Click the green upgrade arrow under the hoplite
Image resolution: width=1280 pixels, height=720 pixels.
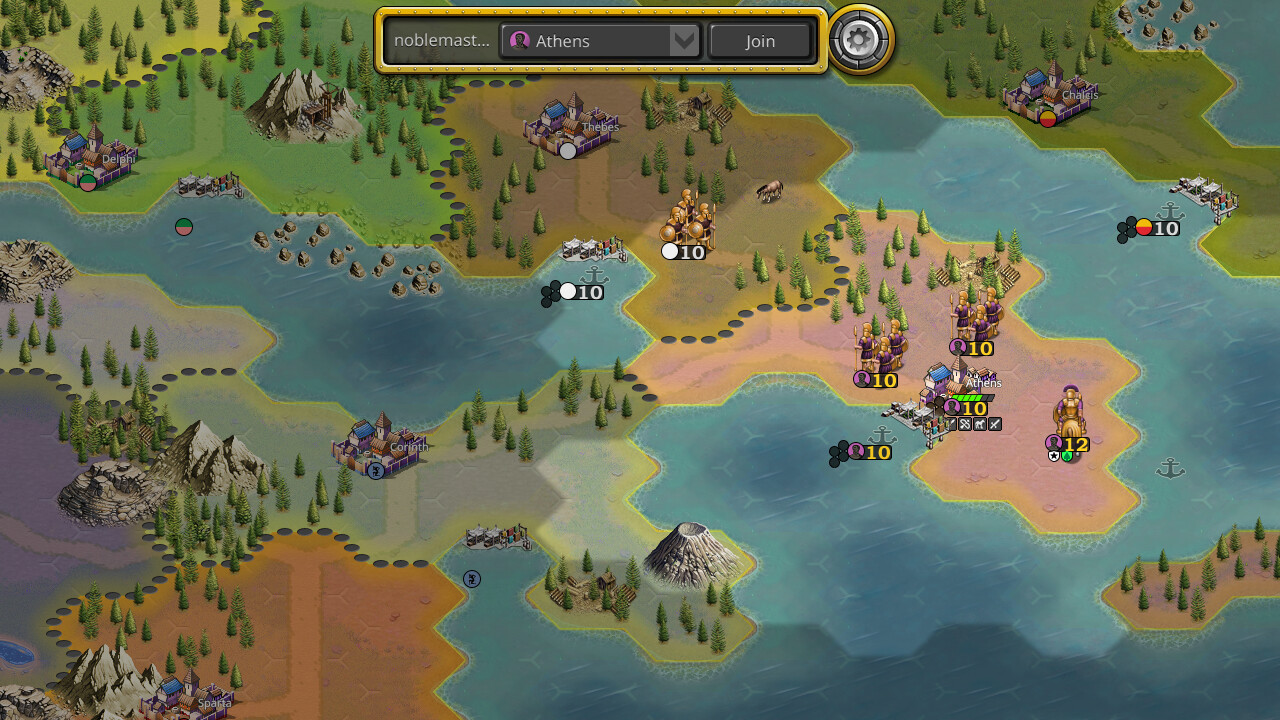[x=1066, y=456]
